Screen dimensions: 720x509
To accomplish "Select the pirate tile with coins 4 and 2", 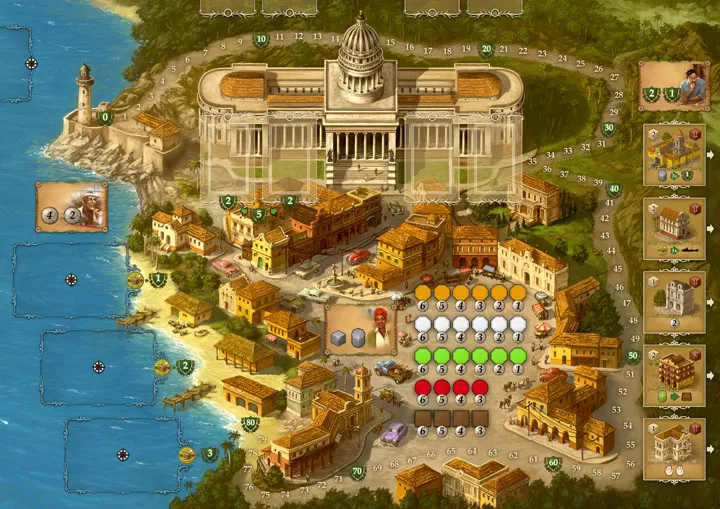I will 72,206.
